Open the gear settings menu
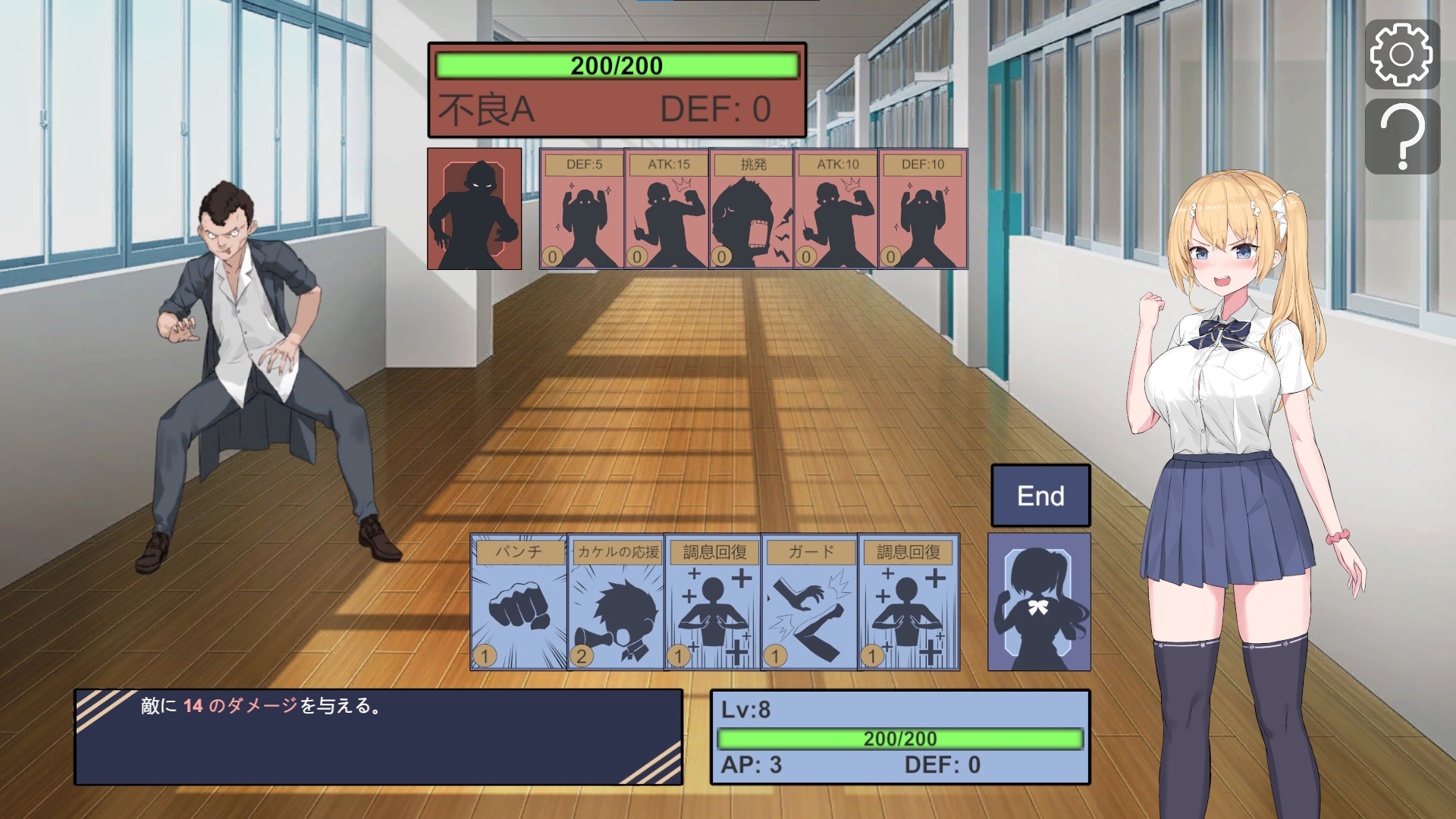This screenshot has height=819, width=1456. point(1402,55)
